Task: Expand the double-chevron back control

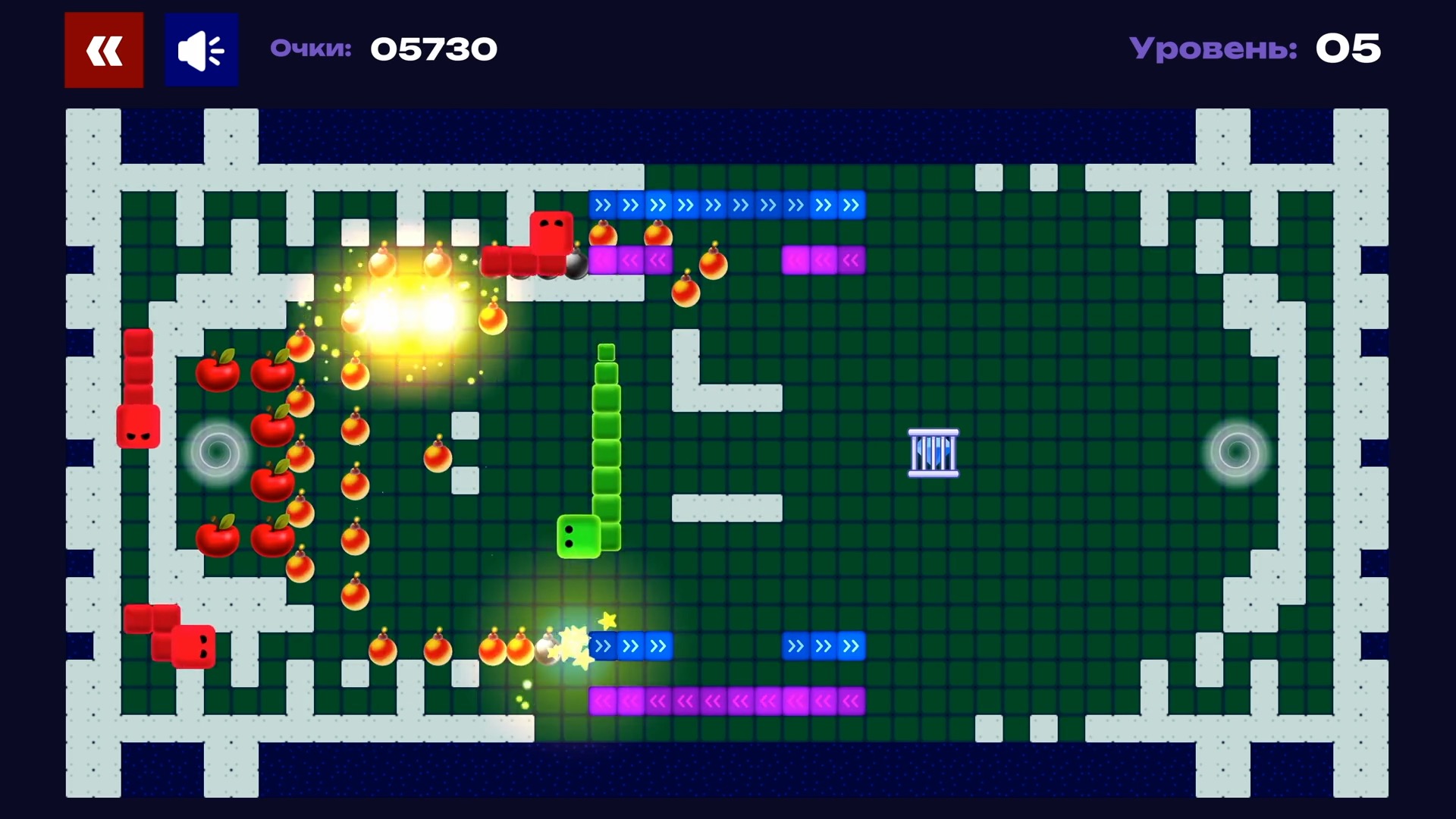Action: (103, 49)
